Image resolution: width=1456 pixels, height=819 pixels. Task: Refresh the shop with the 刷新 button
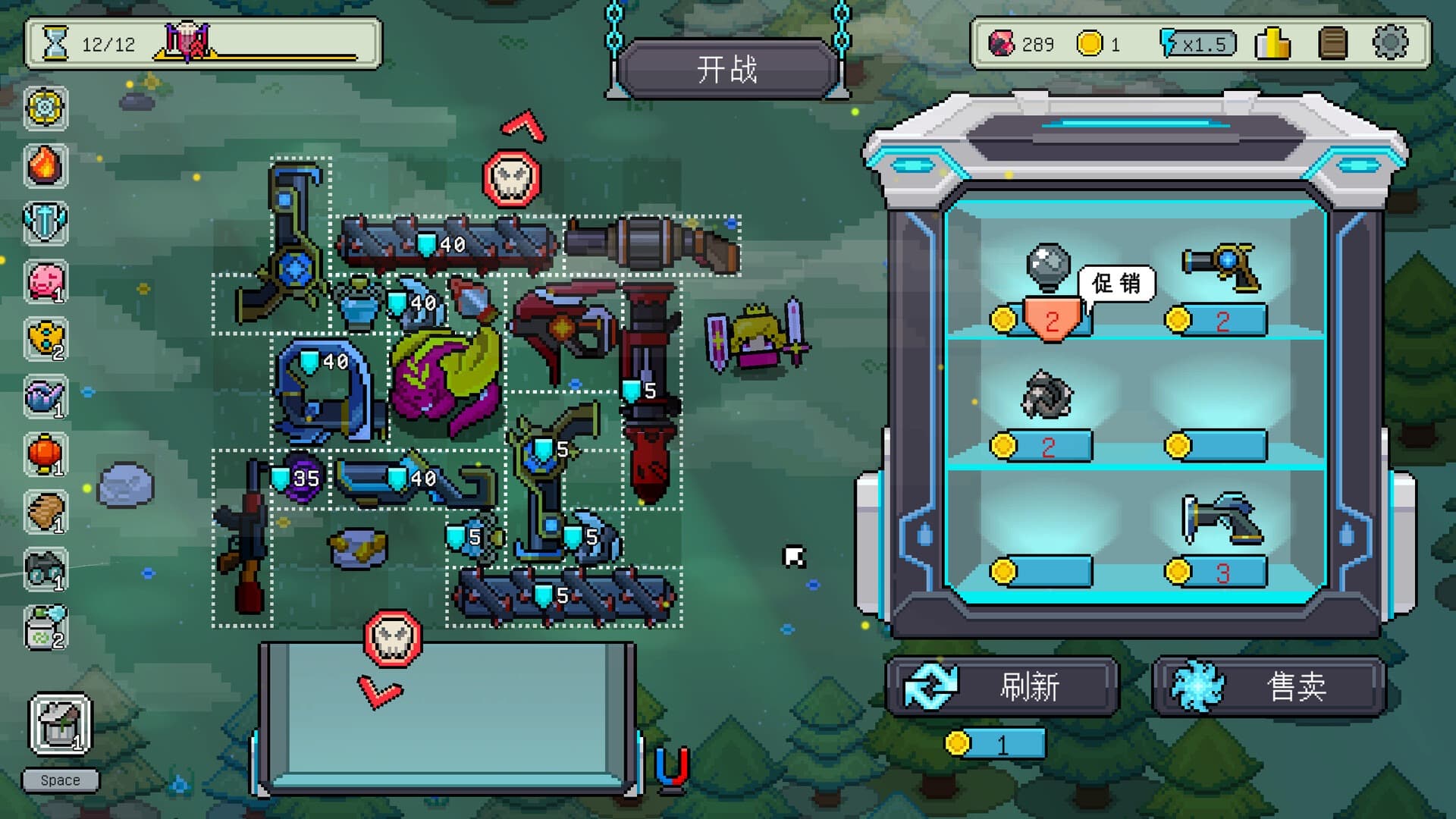1003,686
